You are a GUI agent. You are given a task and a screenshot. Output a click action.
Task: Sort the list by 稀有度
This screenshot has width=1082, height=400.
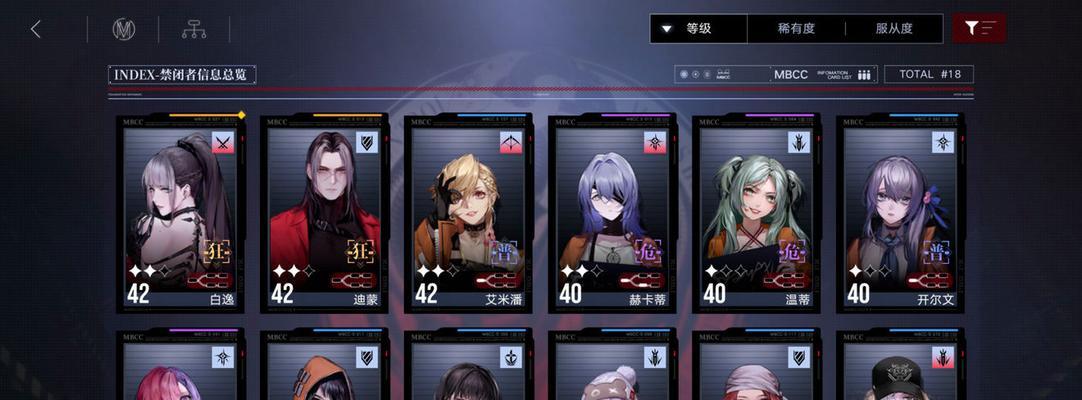pyautogui.click(x=796, y=29)
